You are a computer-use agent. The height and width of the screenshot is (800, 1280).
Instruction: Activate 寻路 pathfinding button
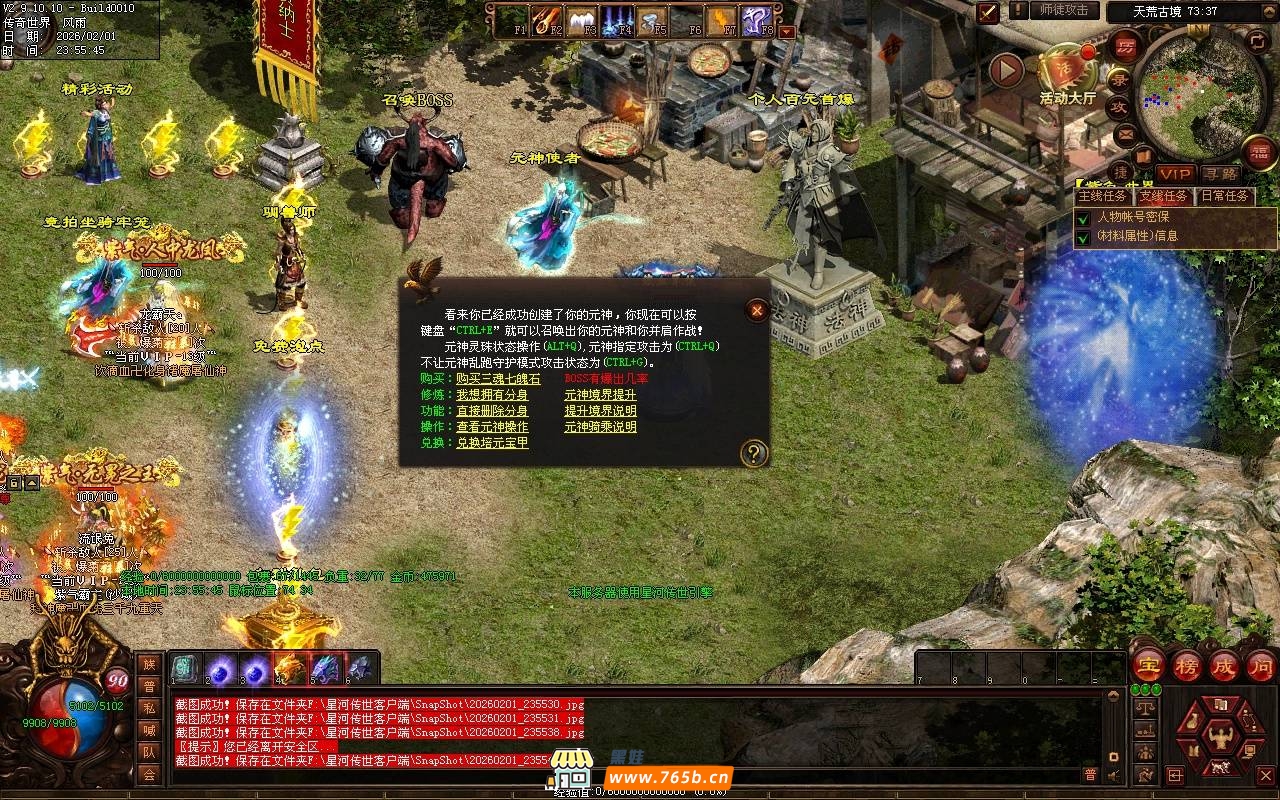tap(1220, 174)
